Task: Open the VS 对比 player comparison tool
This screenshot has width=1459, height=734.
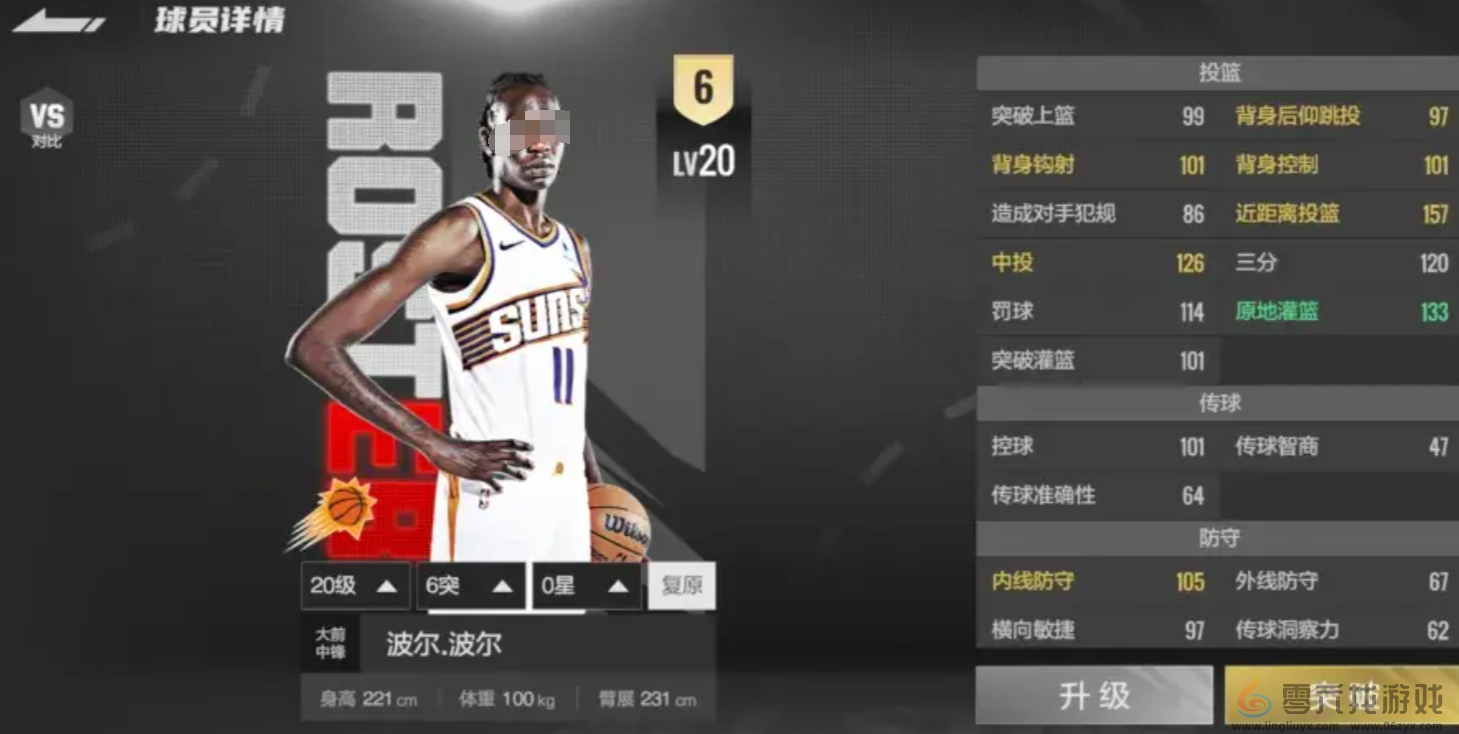Action: click(45, 120)
